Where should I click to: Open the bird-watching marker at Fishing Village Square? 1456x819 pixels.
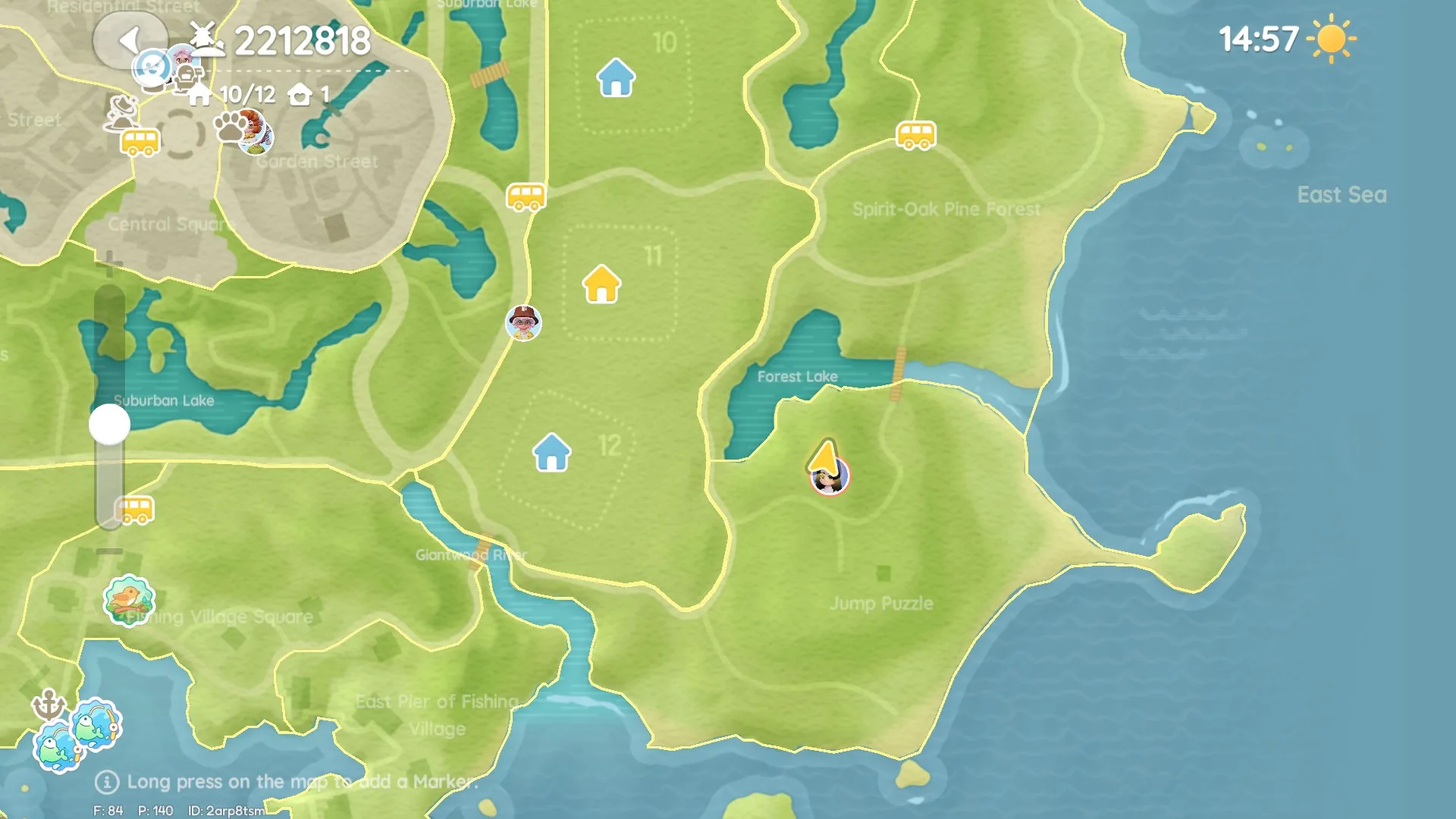pyautogui.click(x=129, y=601)
